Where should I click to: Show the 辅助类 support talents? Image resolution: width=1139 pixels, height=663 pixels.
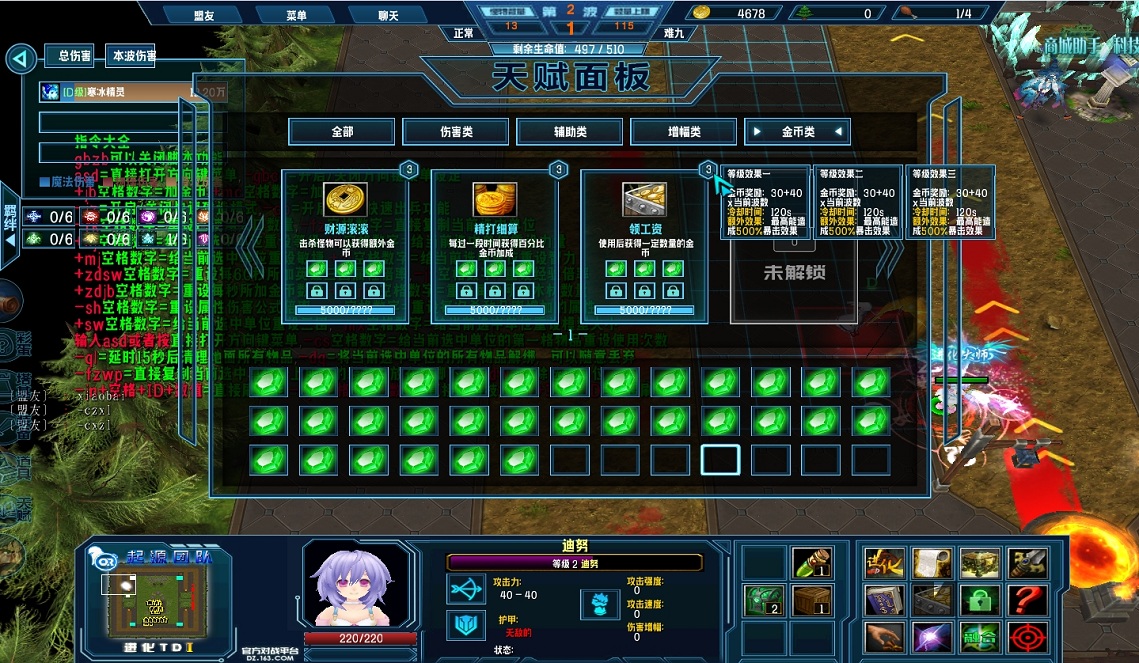coord(570,131)
